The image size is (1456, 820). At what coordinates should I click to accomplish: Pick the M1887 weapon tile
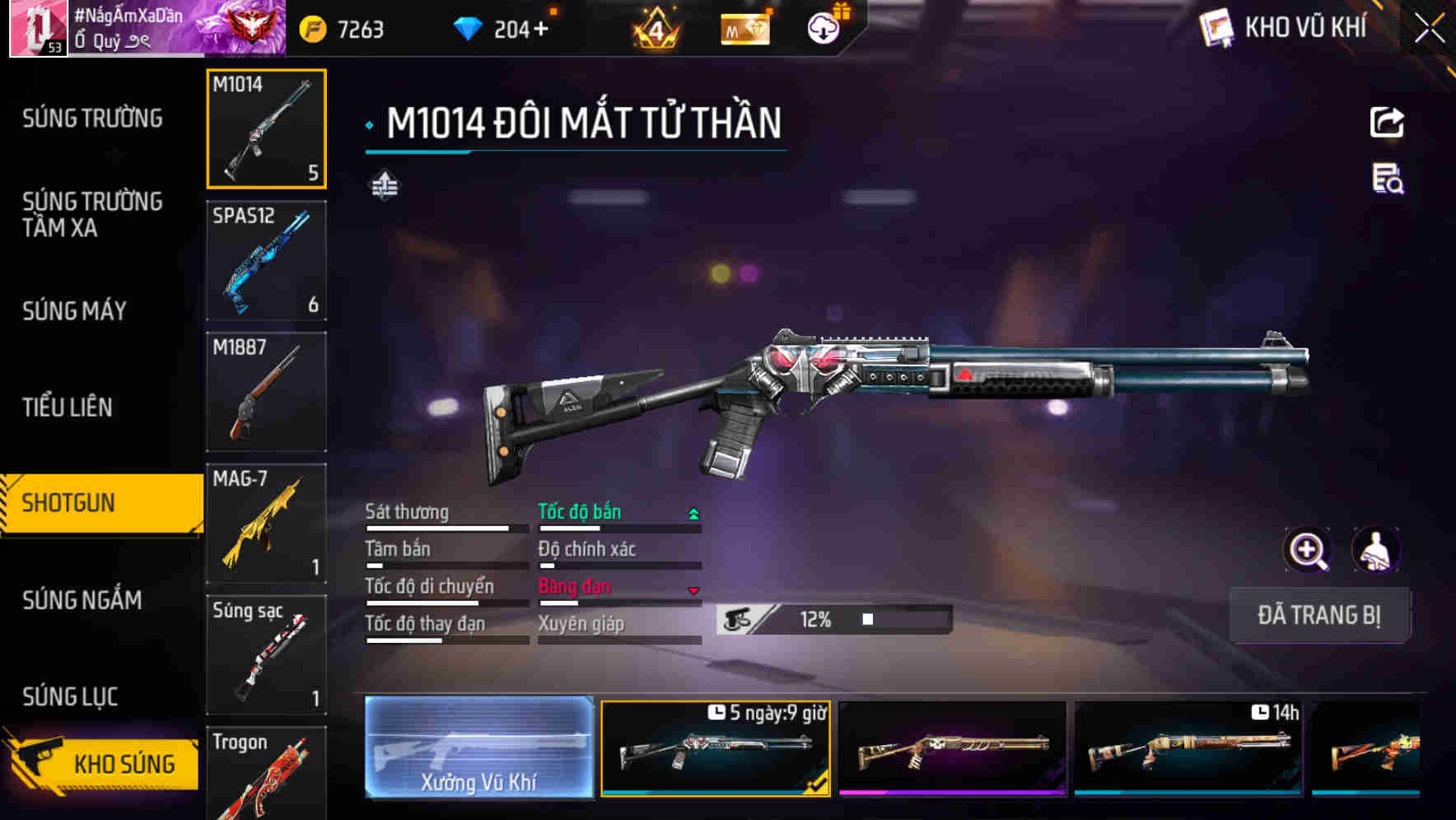tap(266, 392)
